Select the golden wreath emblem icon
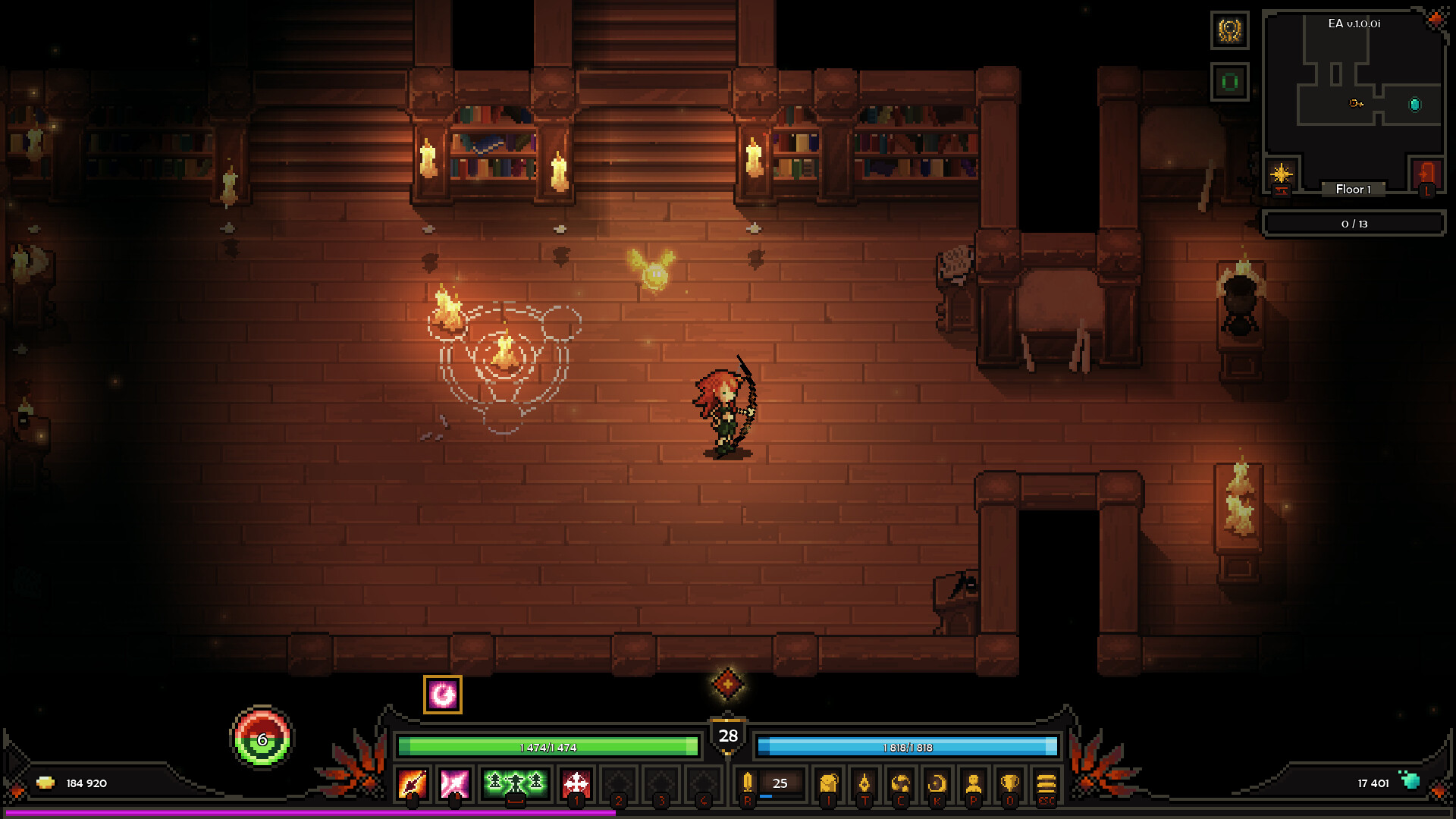Viewport: 1456px width, 819px height. tap(1229, 30)
